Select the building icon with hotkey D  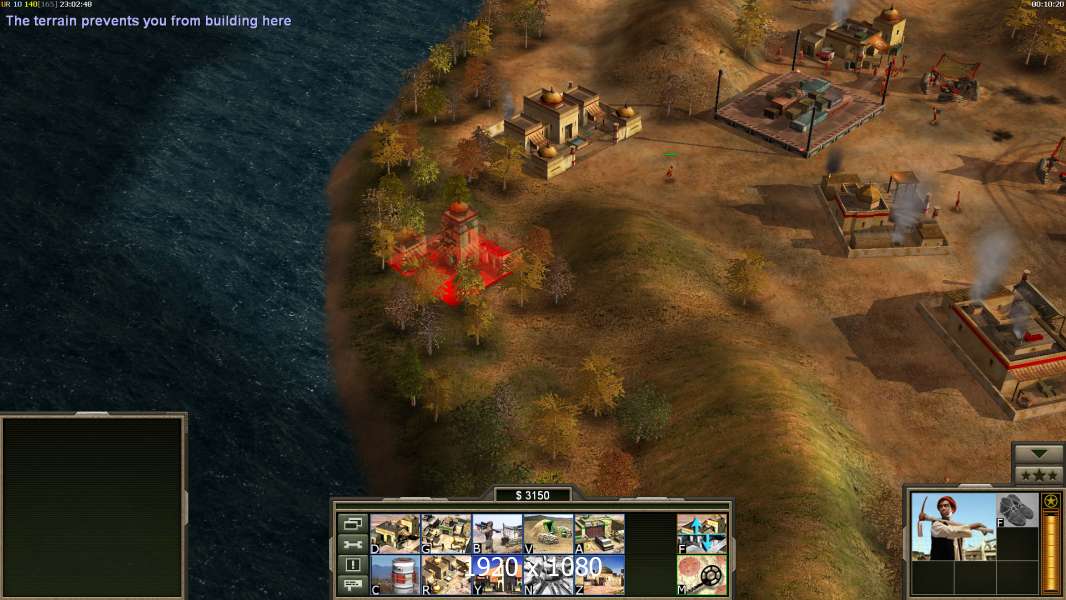point(395,534)
